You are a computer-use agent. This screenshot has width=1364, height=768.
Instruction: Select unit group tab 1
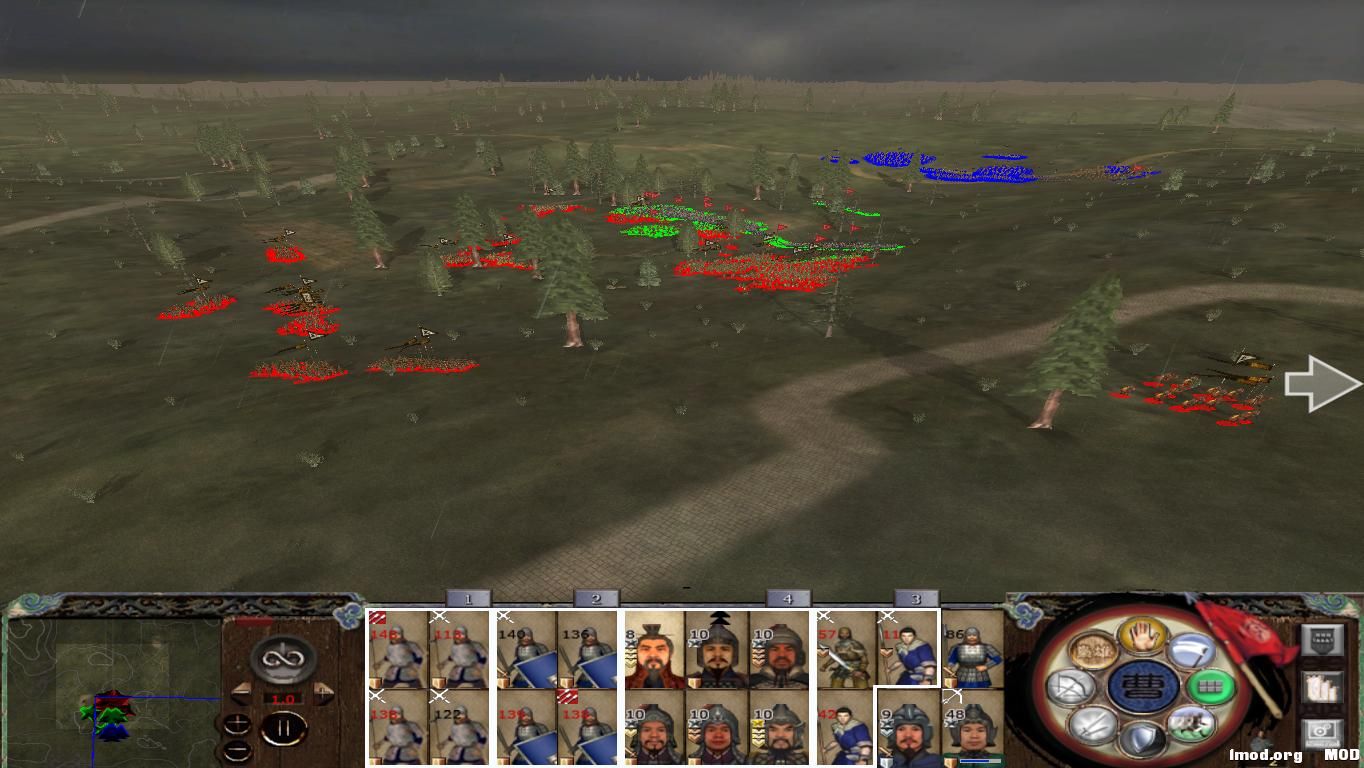point(468,597)
